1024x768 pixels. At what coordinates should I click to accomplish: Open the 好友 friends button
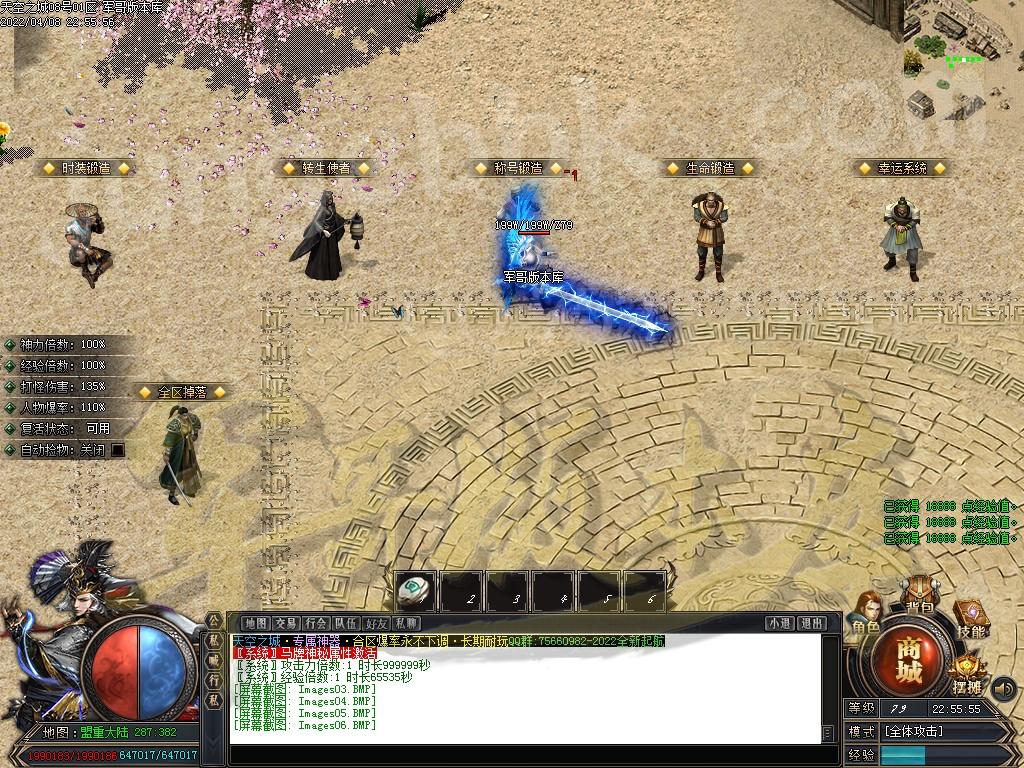376,623
